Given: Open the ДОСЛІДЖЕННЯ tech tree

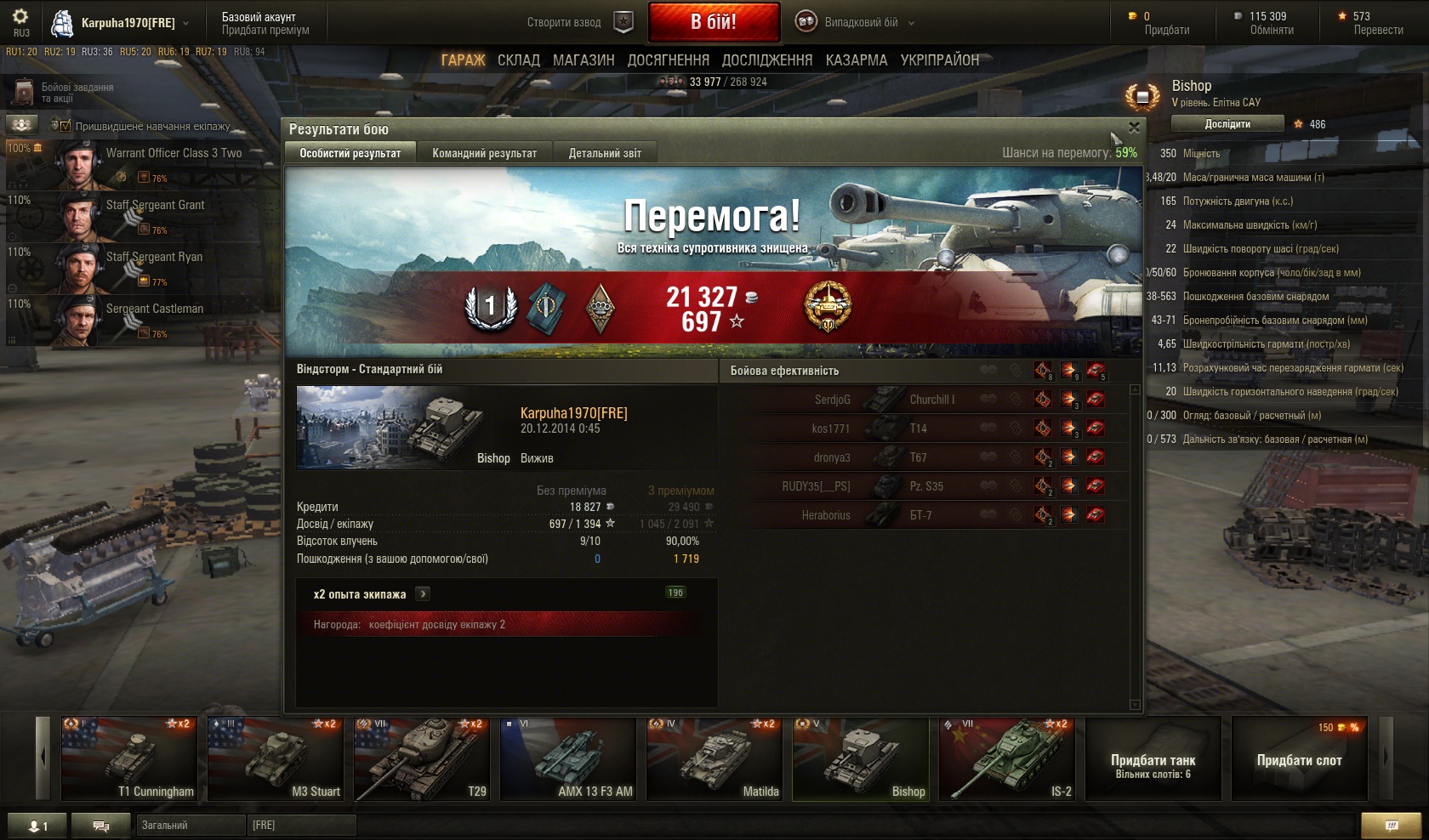Looking at the screenshot, I should click(x=766, y=60).
